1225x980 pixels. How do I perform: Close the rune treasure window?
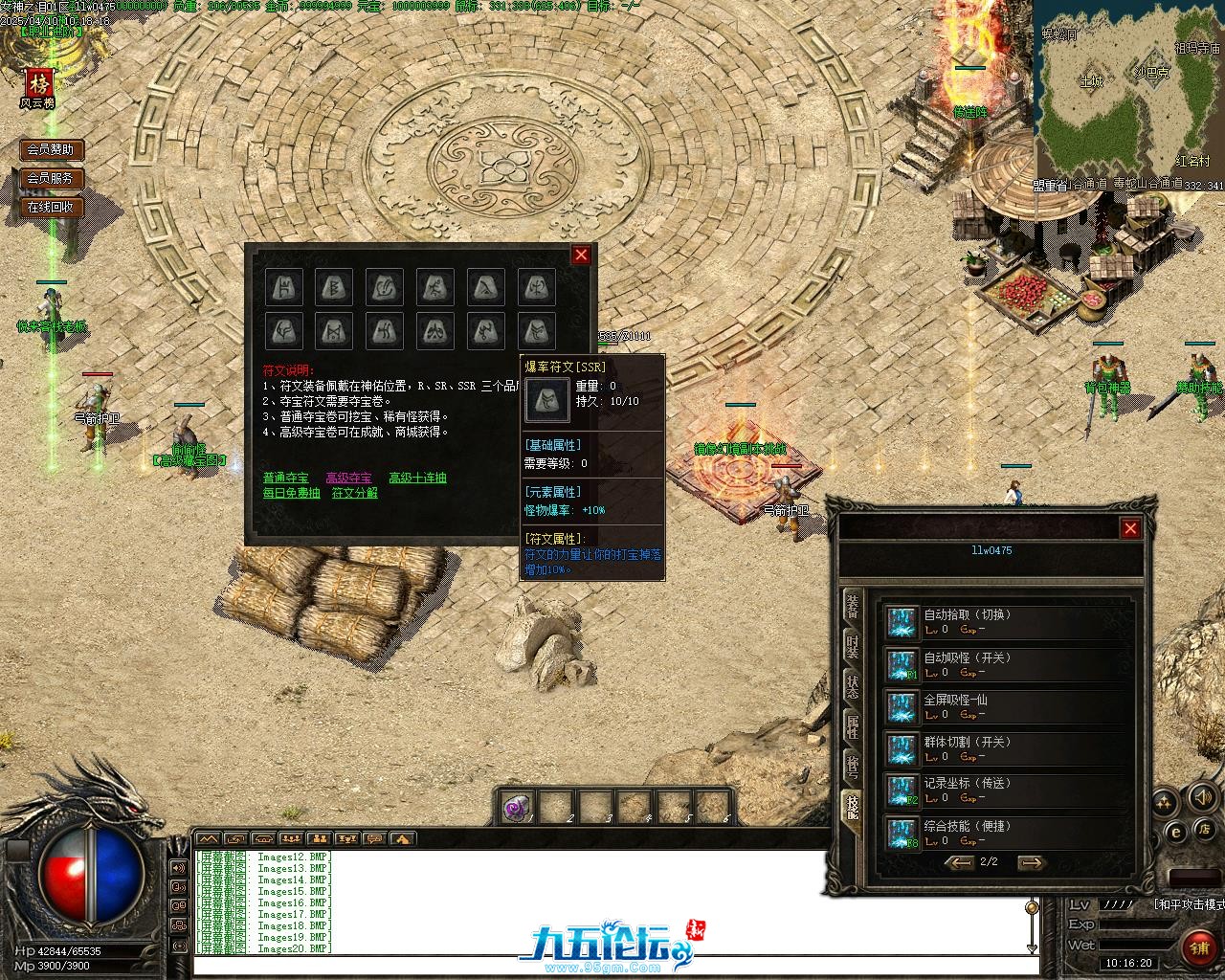pyautogui.click(x=580, y=255)
